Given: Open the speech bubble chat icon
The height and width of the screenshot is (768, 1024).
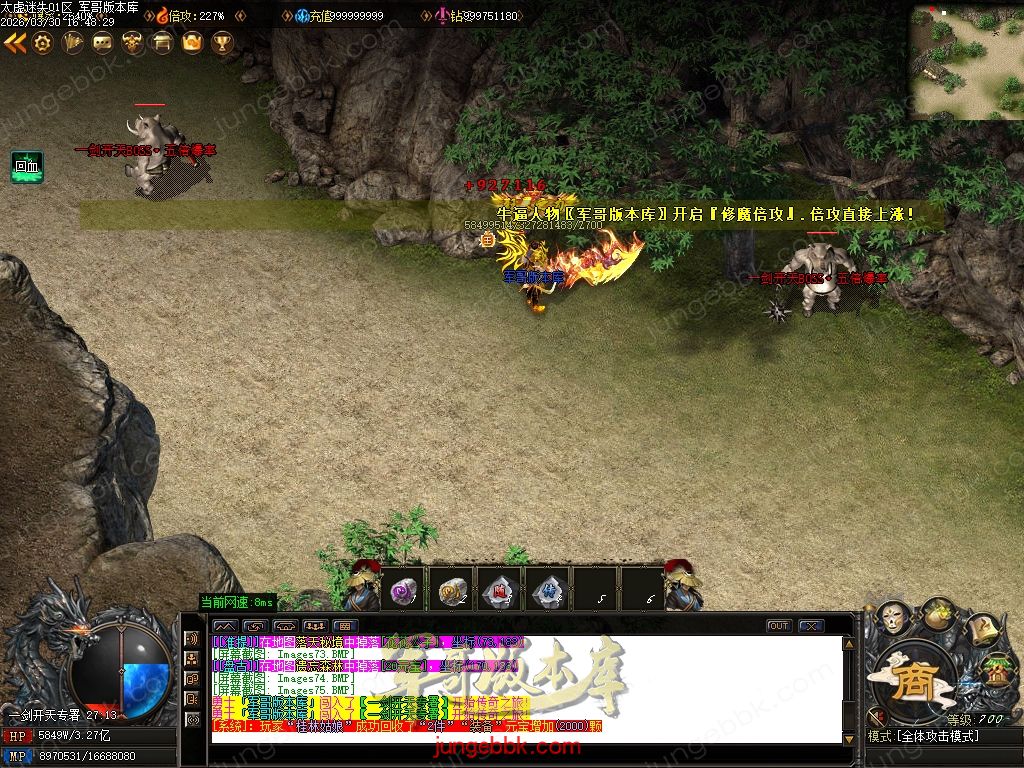Looking at the screenshot, I should click(x=102, y=42).
